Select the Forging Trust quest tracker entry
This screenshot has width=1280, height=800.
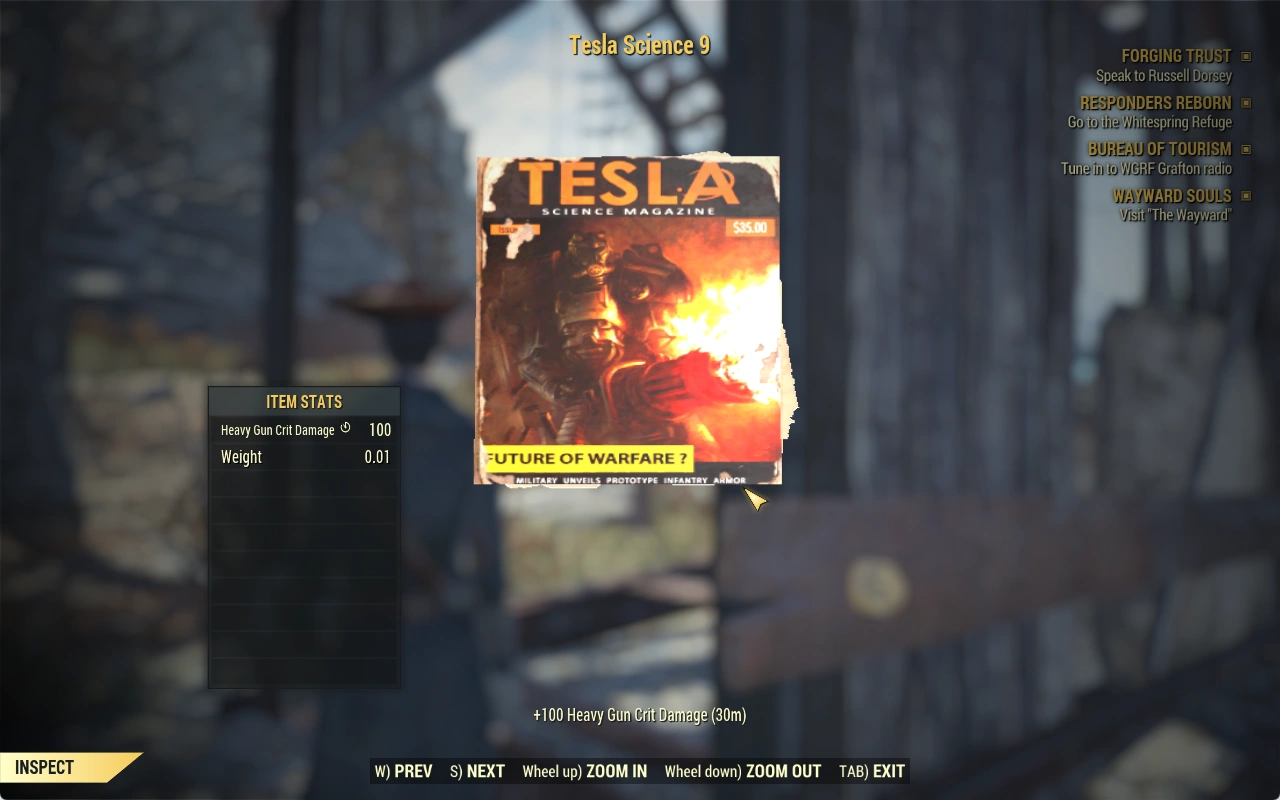tap(1176, 57)
